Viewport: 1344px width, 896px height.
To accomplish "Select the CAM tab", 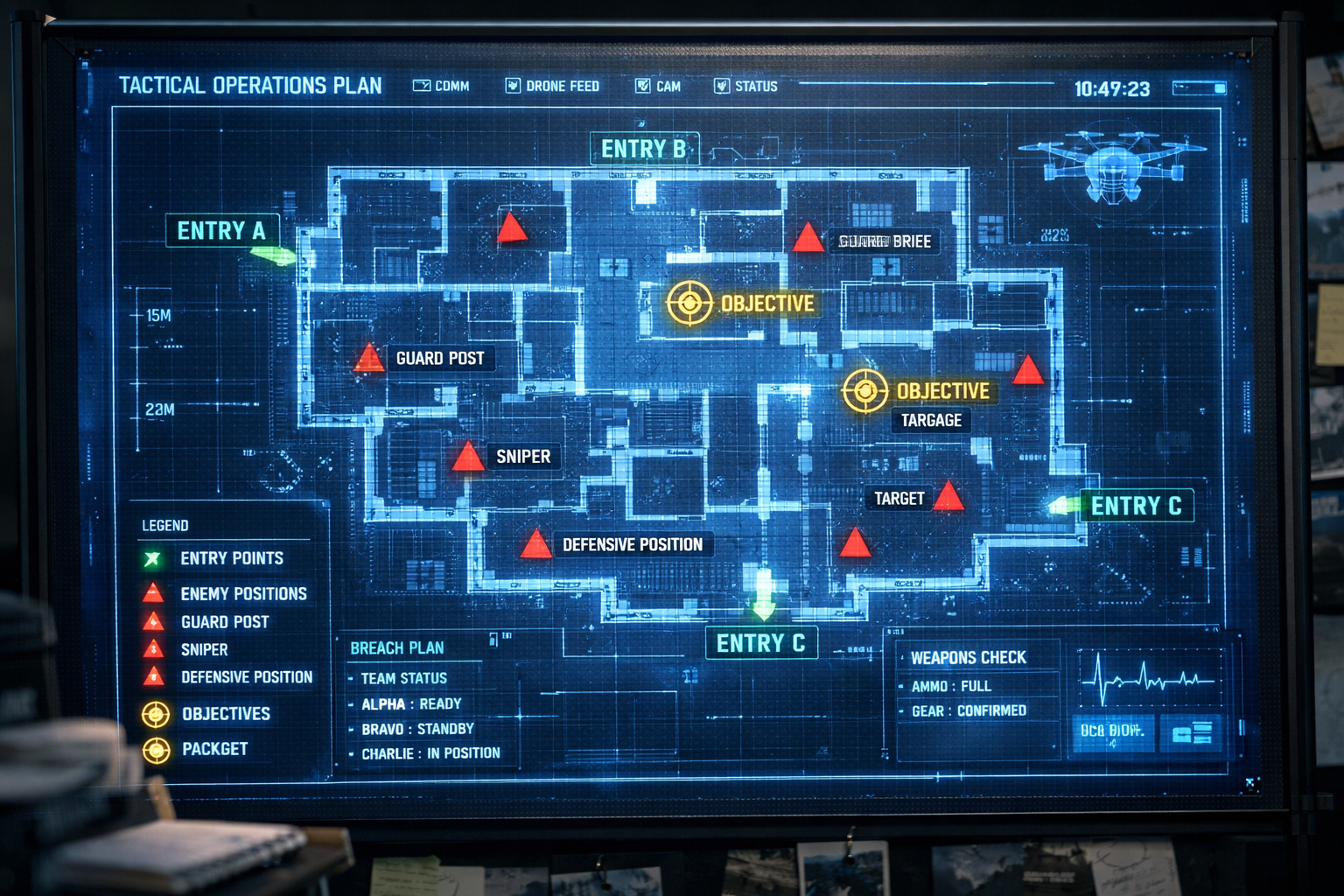I will click(x=658, y=86).
